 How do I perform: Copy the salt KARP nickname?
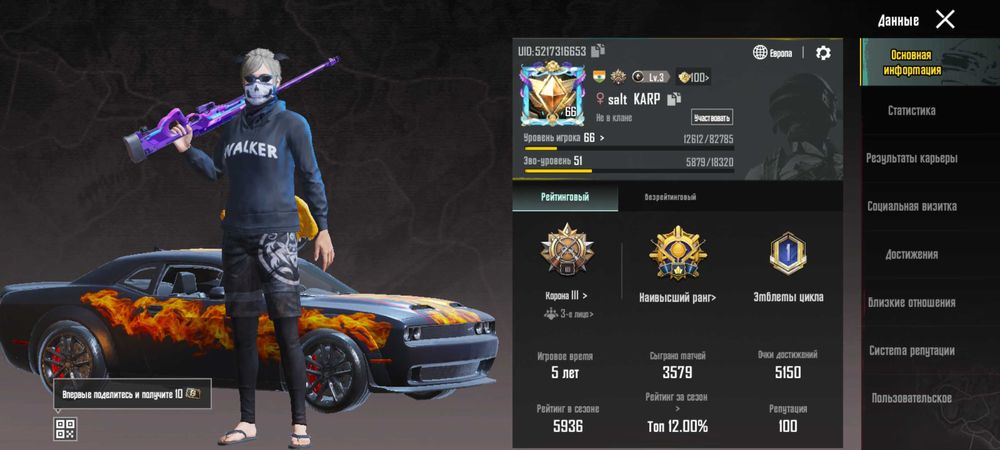(x=674, y=99)
